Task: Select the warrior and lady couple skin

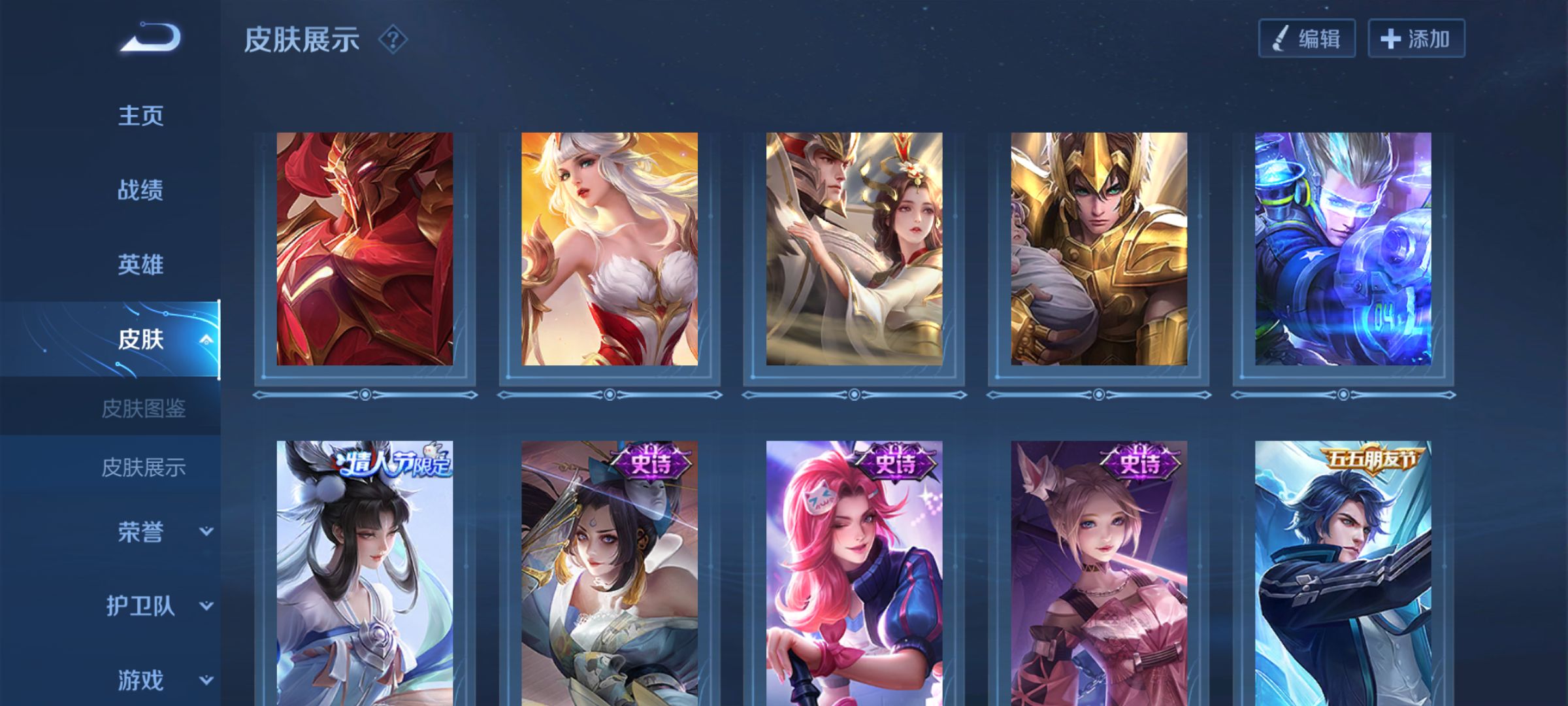Action: click(854, 249)
